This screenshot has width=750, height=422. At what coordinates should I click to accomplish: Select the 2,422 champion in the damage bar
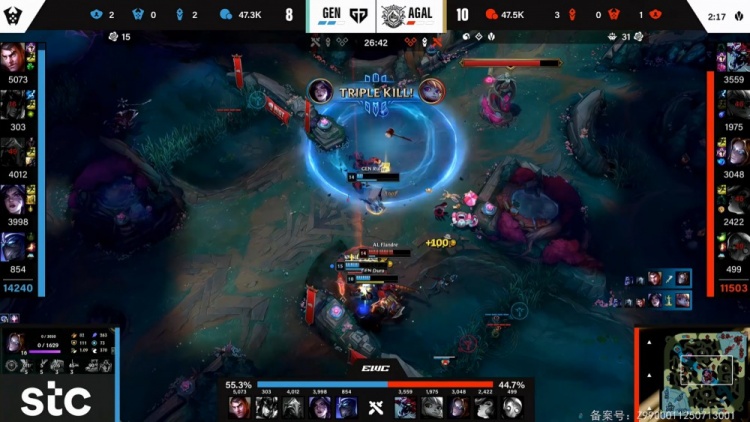485,407
